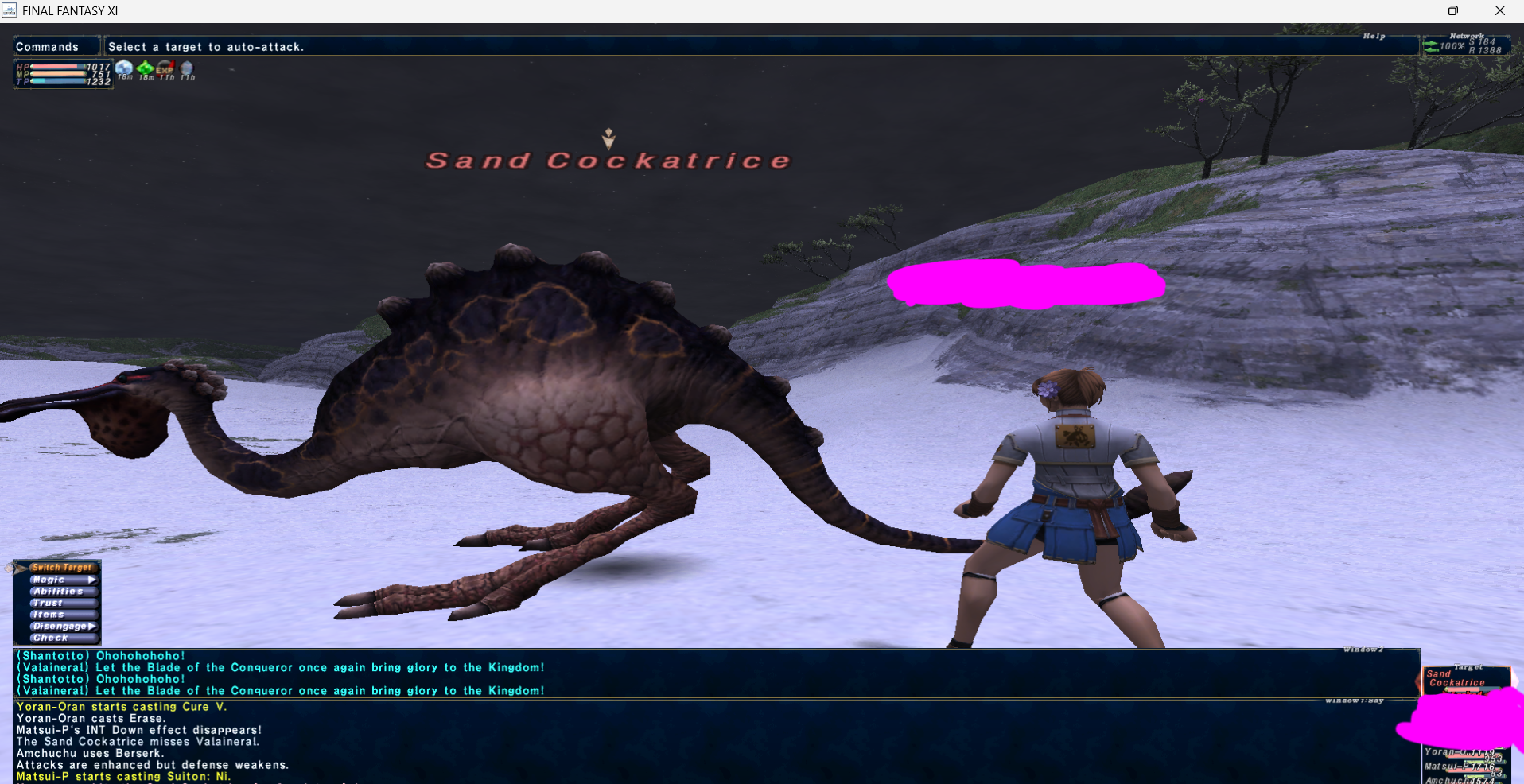Select Disengage to stop attacking
1524x784 pixels.
60,627
